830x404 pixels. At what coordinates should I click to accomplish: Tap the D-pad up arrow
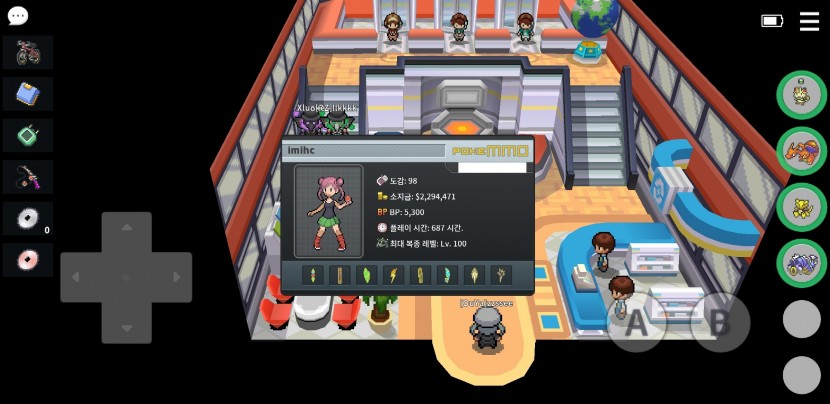coord(126,229)
